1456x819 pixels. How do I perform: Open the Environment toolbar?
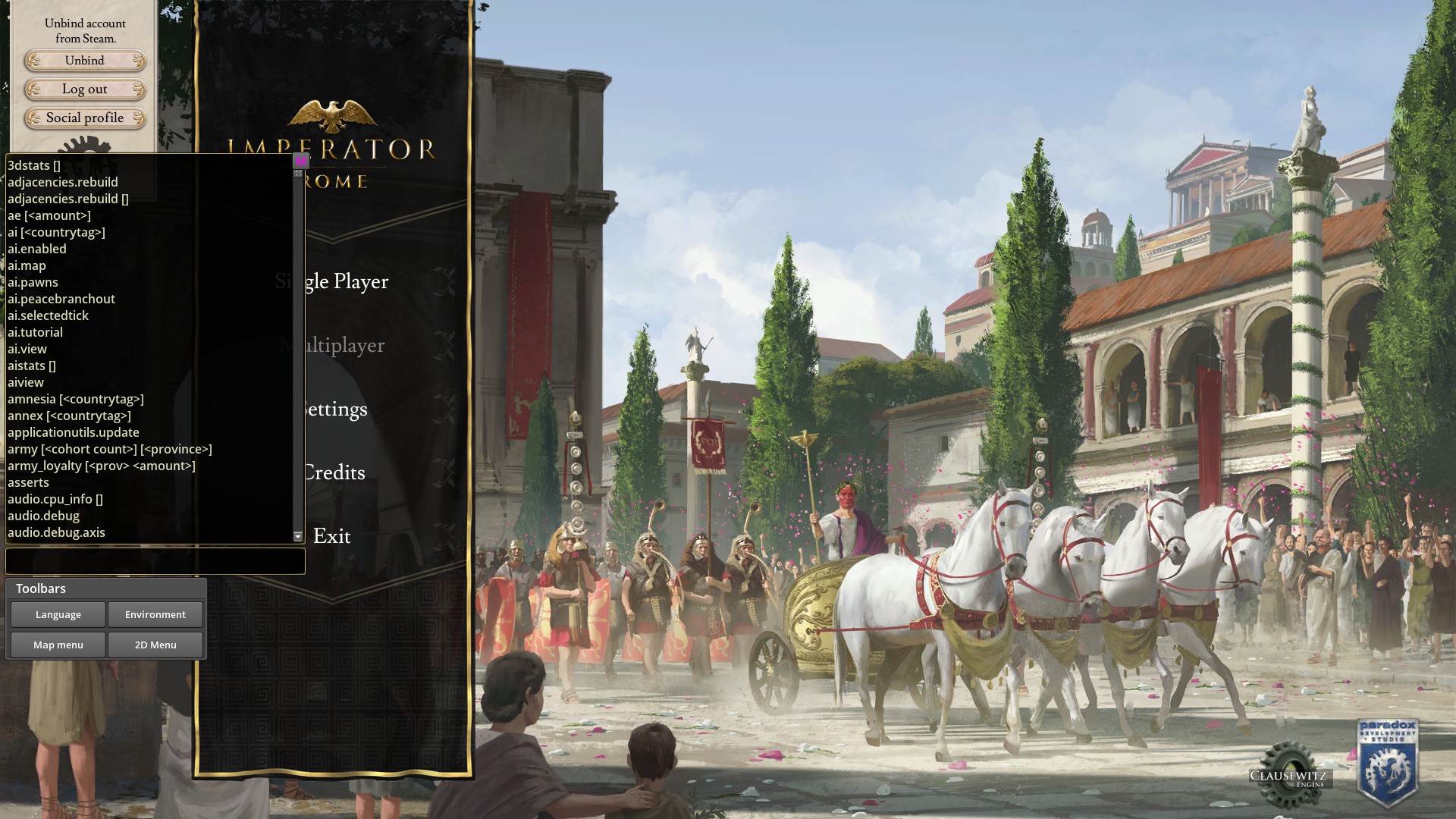[x=155, y=615]
